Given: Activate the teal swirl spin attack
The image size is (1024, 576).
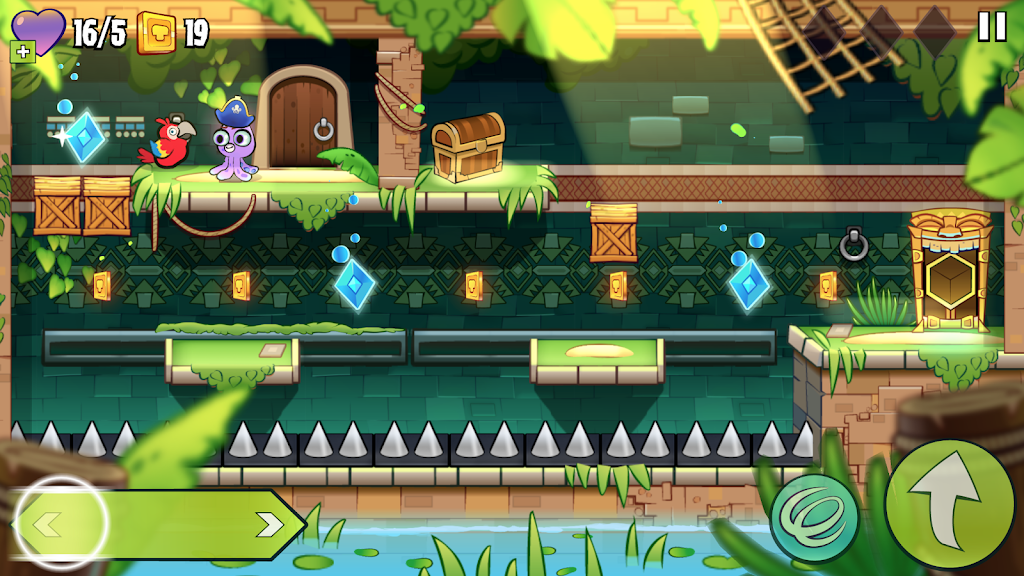Looking at the screenshot, I should [x=814, y=519].
